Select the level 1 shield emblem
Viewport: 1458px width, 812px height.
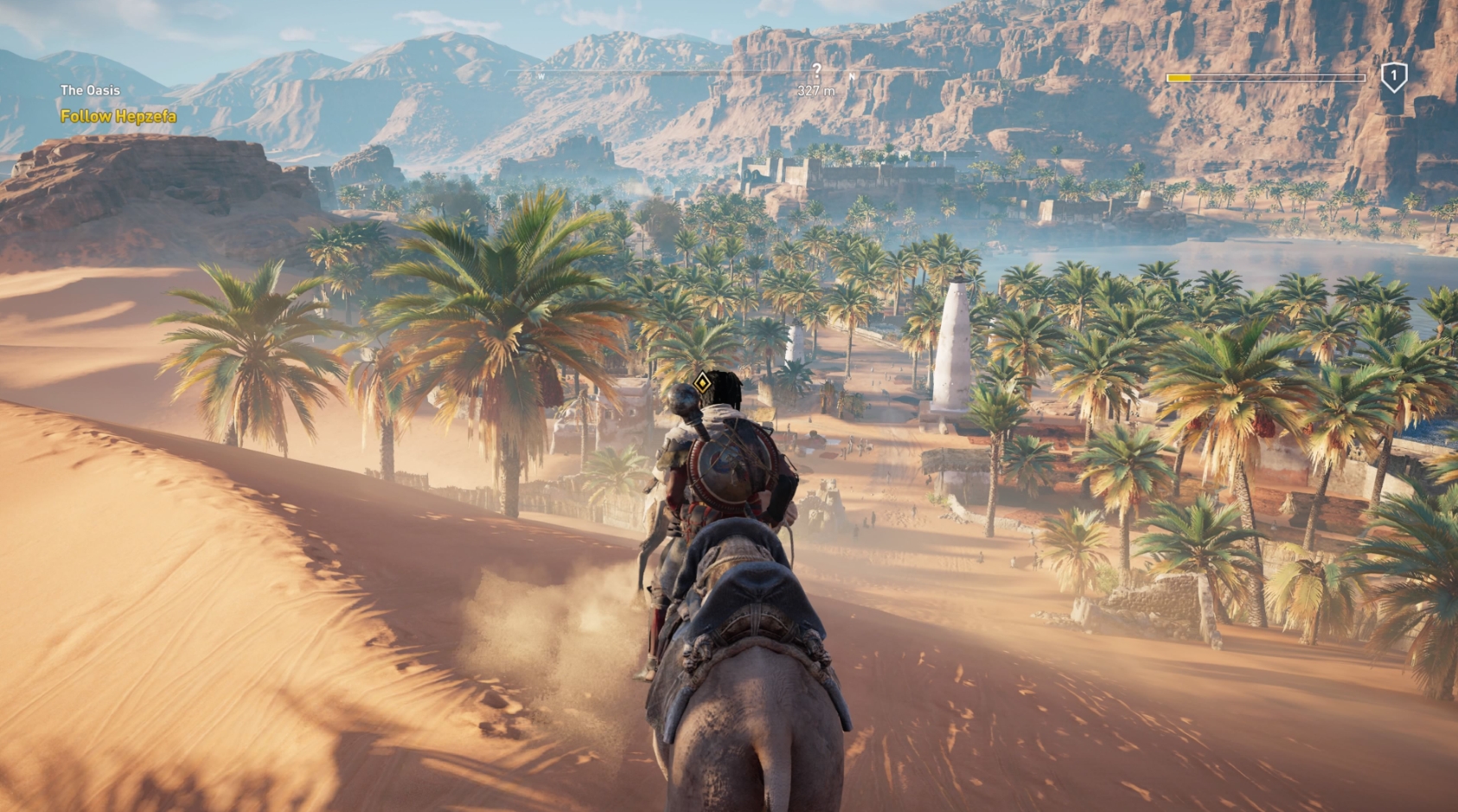(x=1394, y=75)
